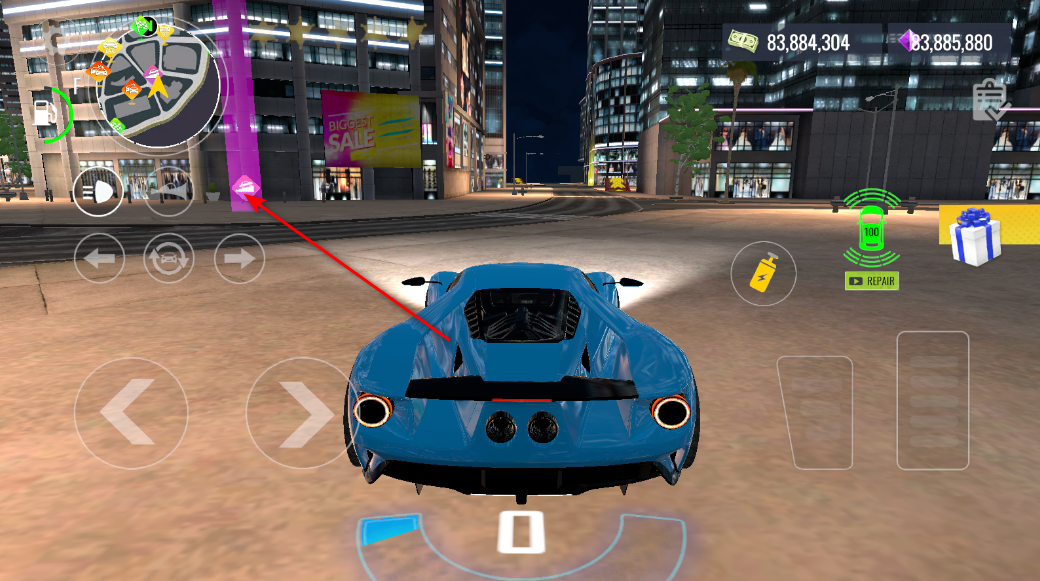The image size is (1040, 581).
Task: Select the pink marker on the minimap
Action: click(x=151, y=73)
